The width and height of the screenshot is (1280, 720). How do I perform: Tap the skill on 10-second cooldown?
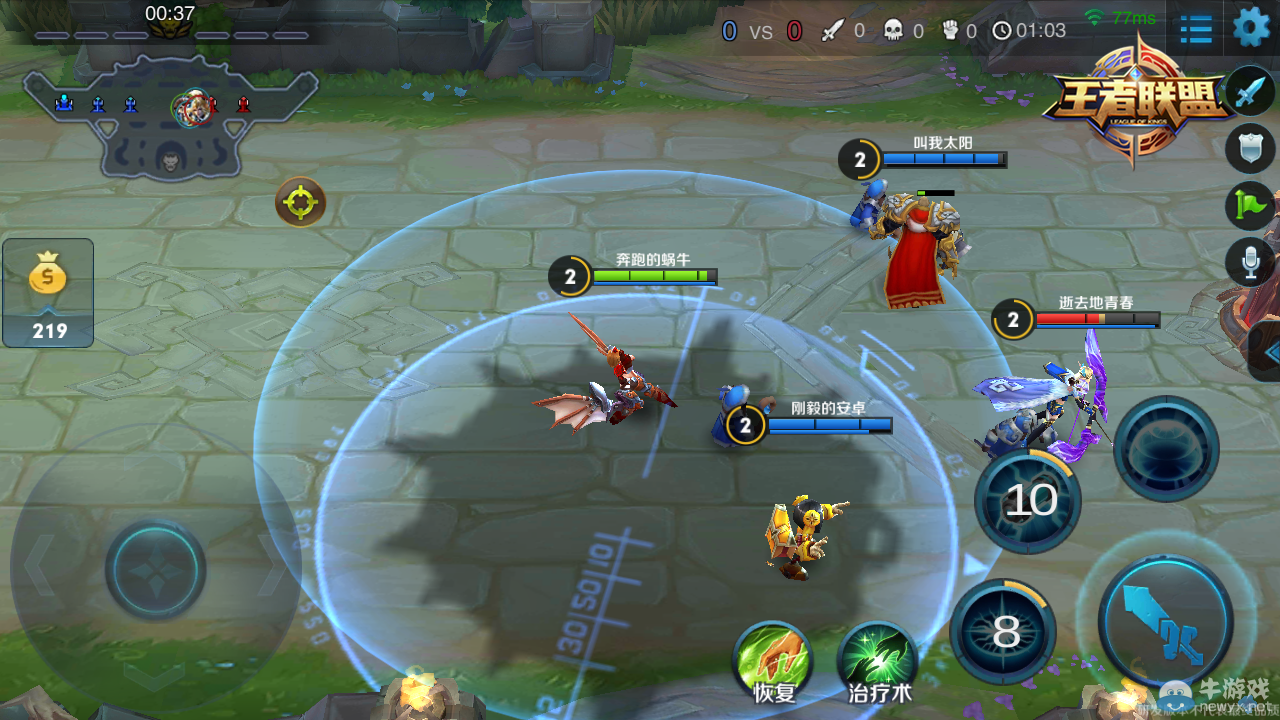coord(1028,500)
